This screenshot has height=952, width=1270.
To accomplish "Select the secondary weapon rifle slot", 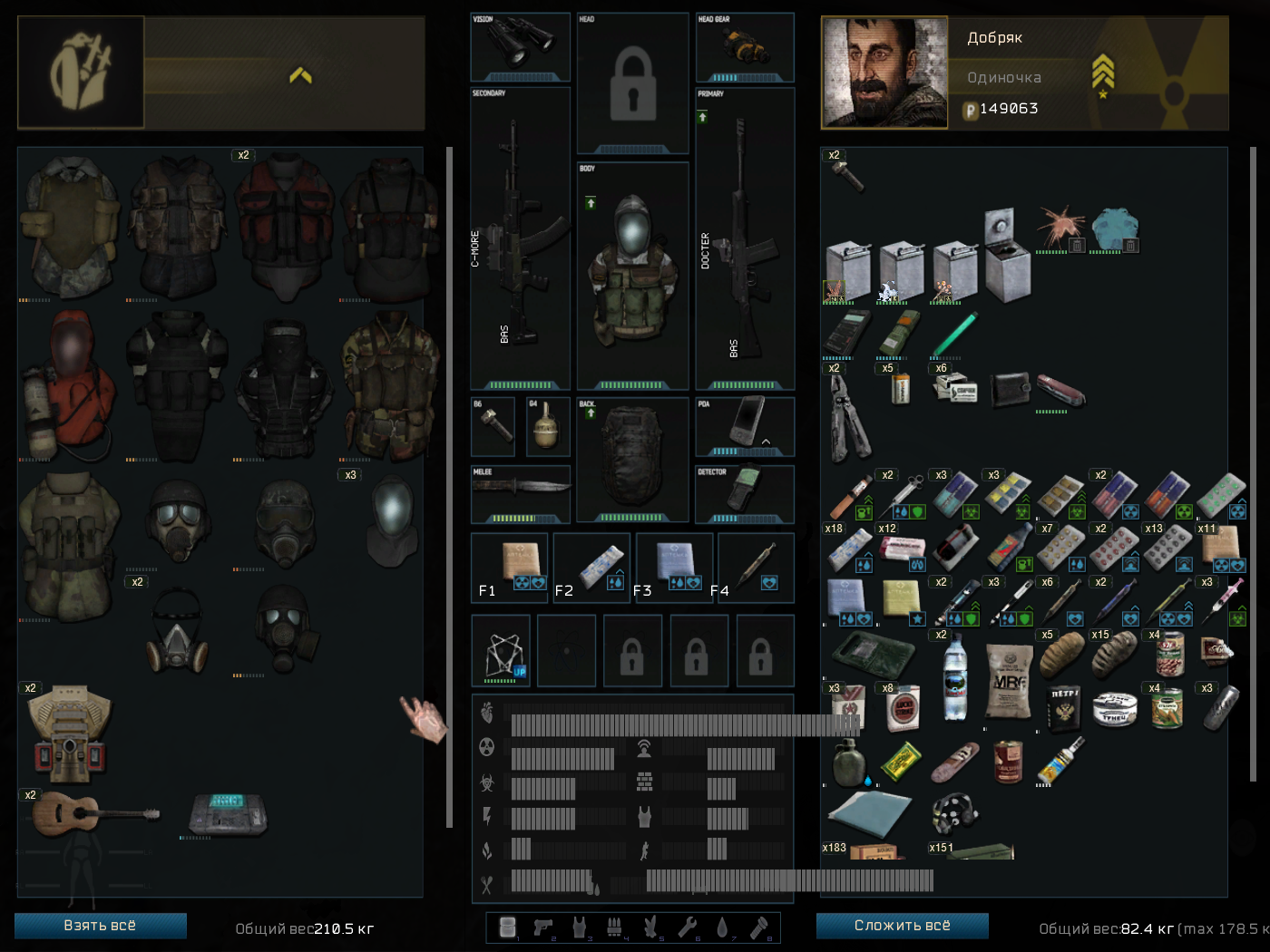I will point(520,238).
